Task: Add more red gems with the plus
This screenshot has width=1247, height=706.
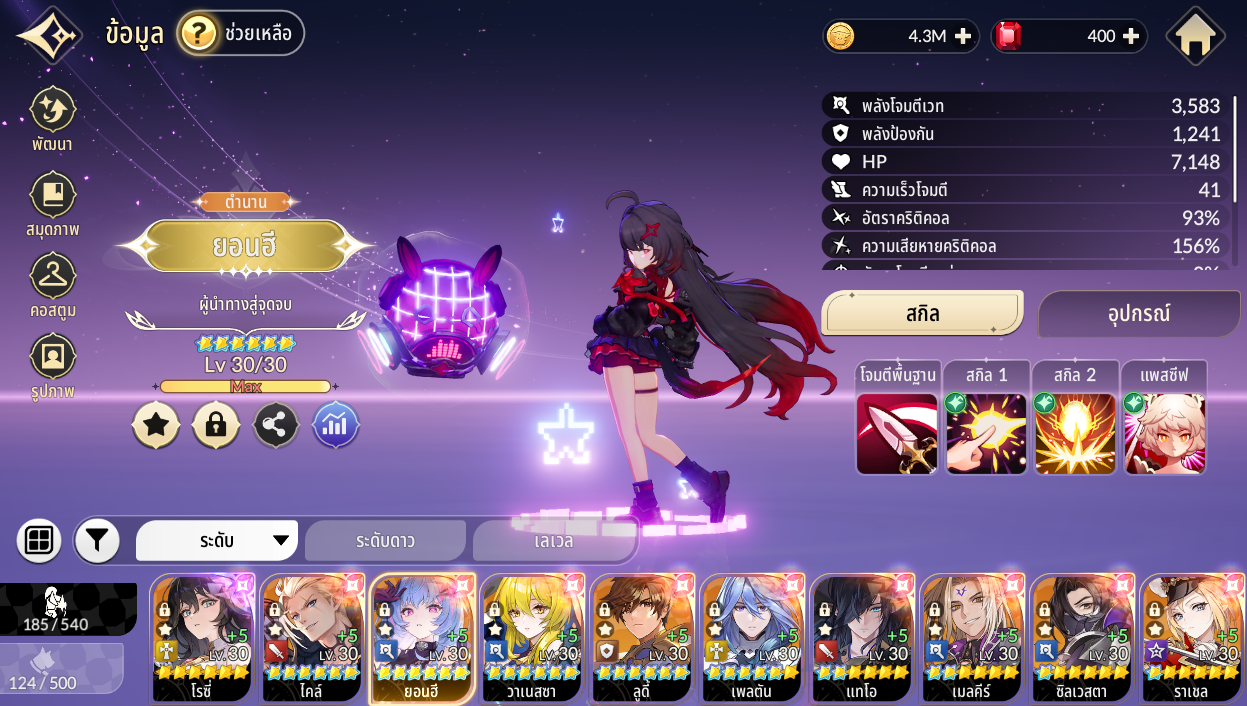Action: pos(1131,36)
